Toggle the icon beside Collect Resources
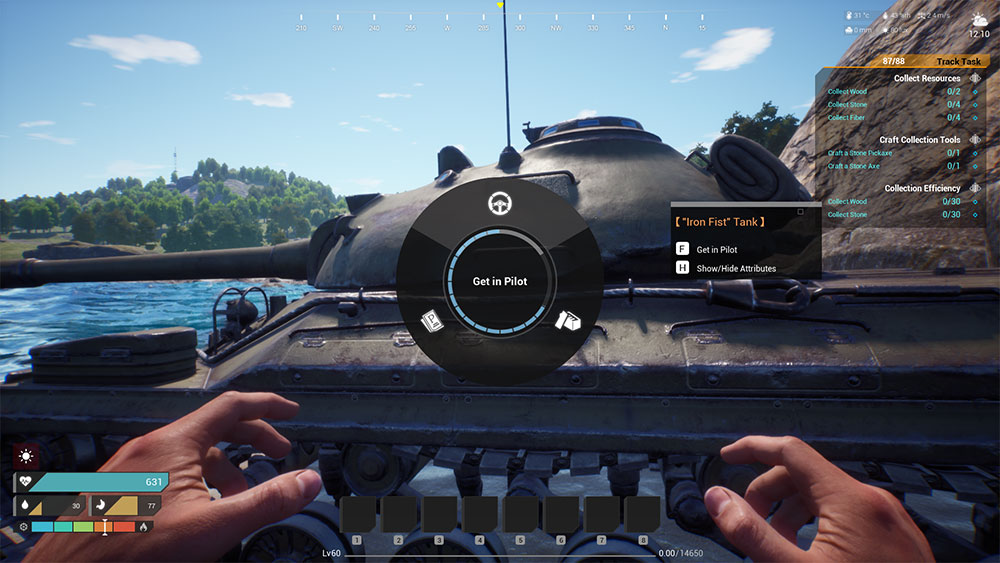 click(974, 78)
